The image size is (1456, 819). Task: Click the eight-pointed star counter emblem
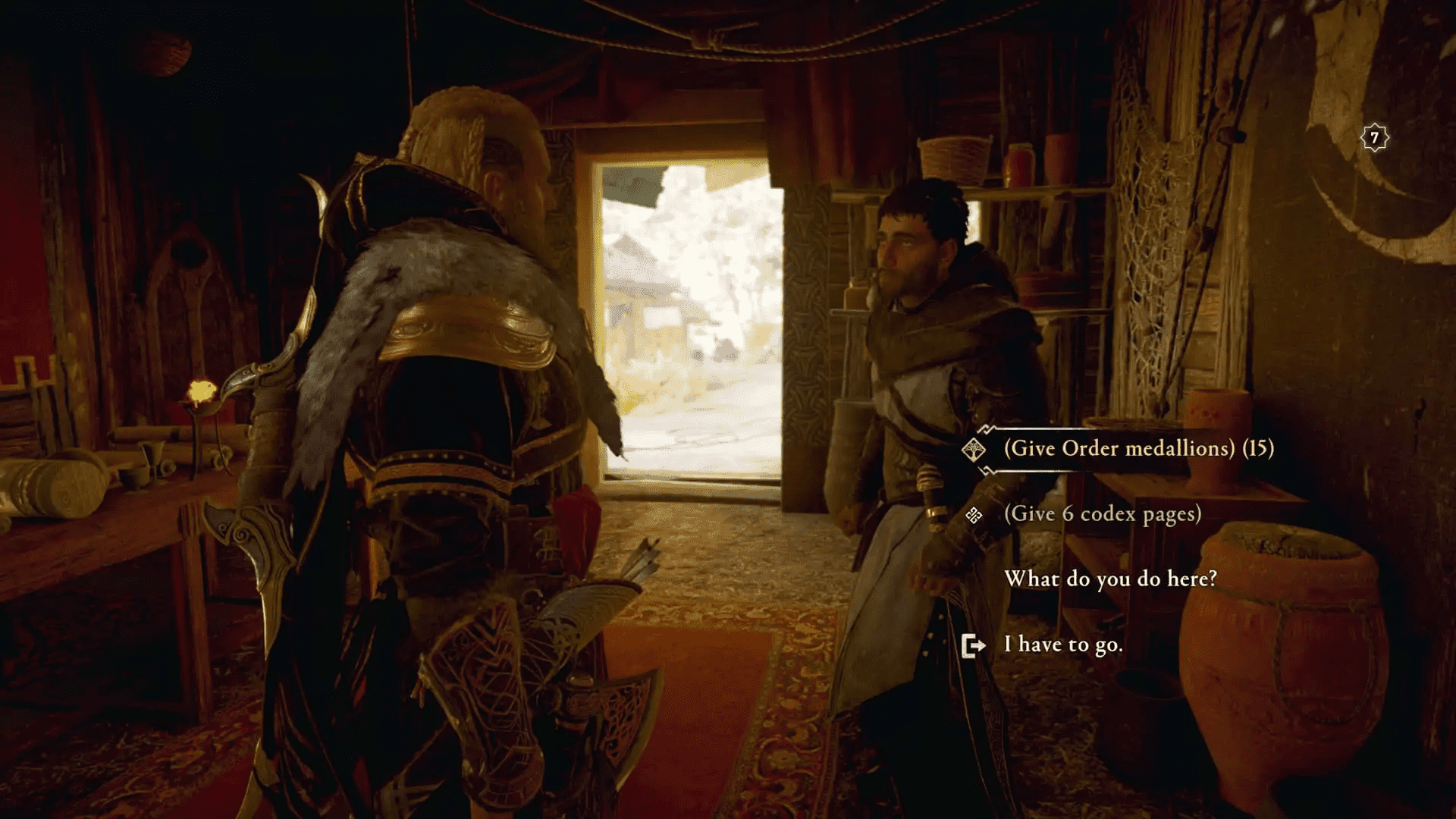click(x=1375, y=137)
